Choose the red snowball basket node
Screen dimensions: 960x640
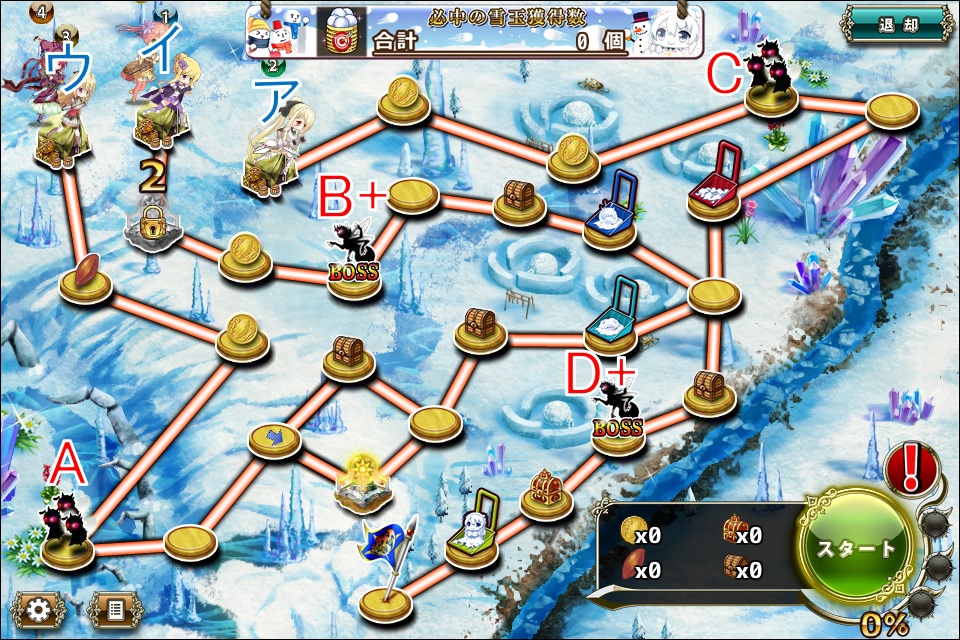tap(716, 183)
